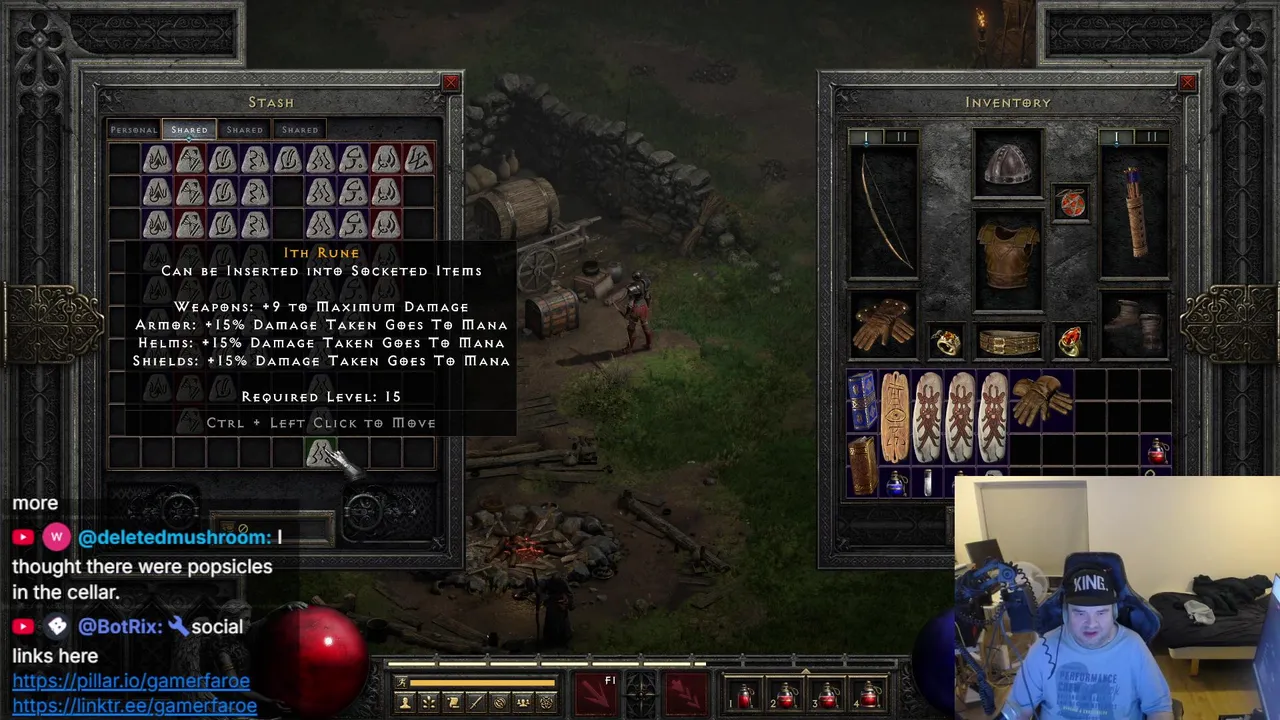
Task: Open the pillar.io/gamerfaroe chat link
Action: pos(131,681)
